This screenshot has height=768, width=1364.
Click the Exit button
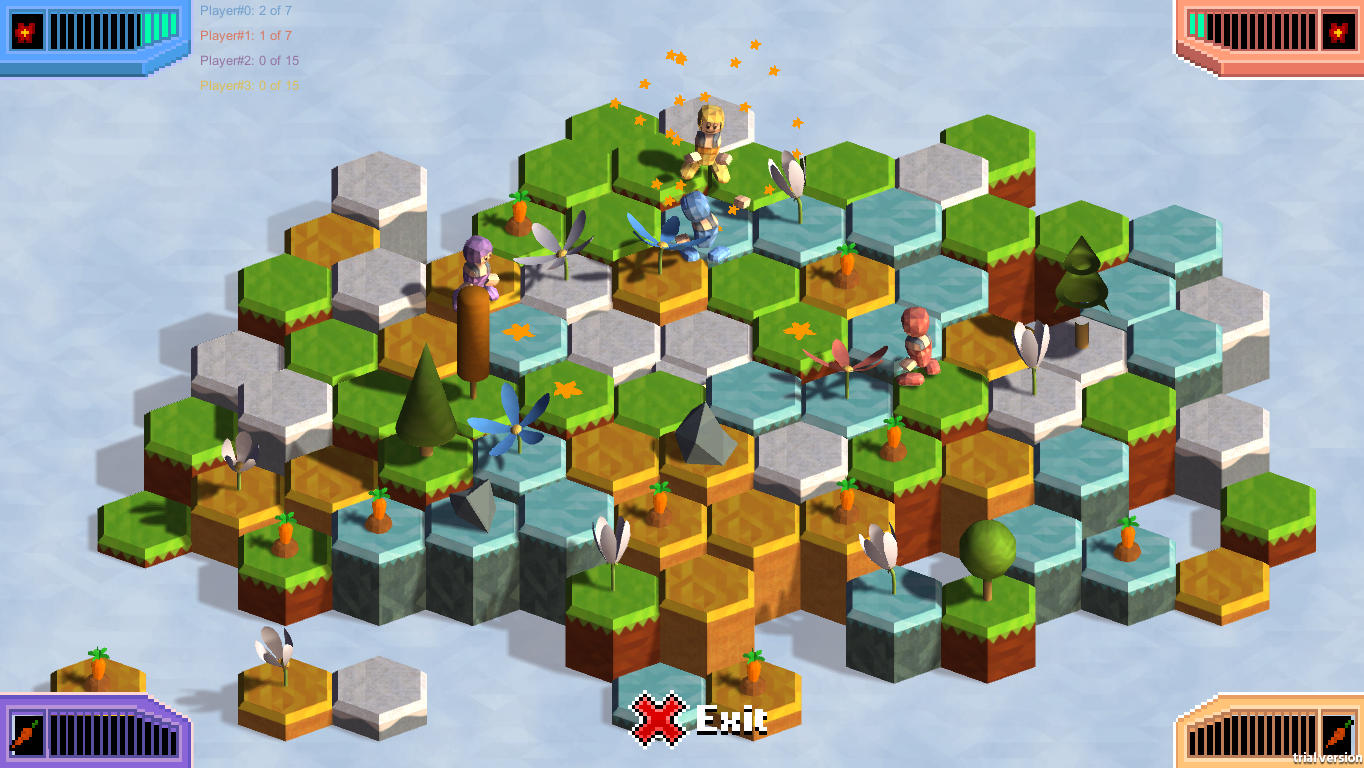tap(699, 718)
